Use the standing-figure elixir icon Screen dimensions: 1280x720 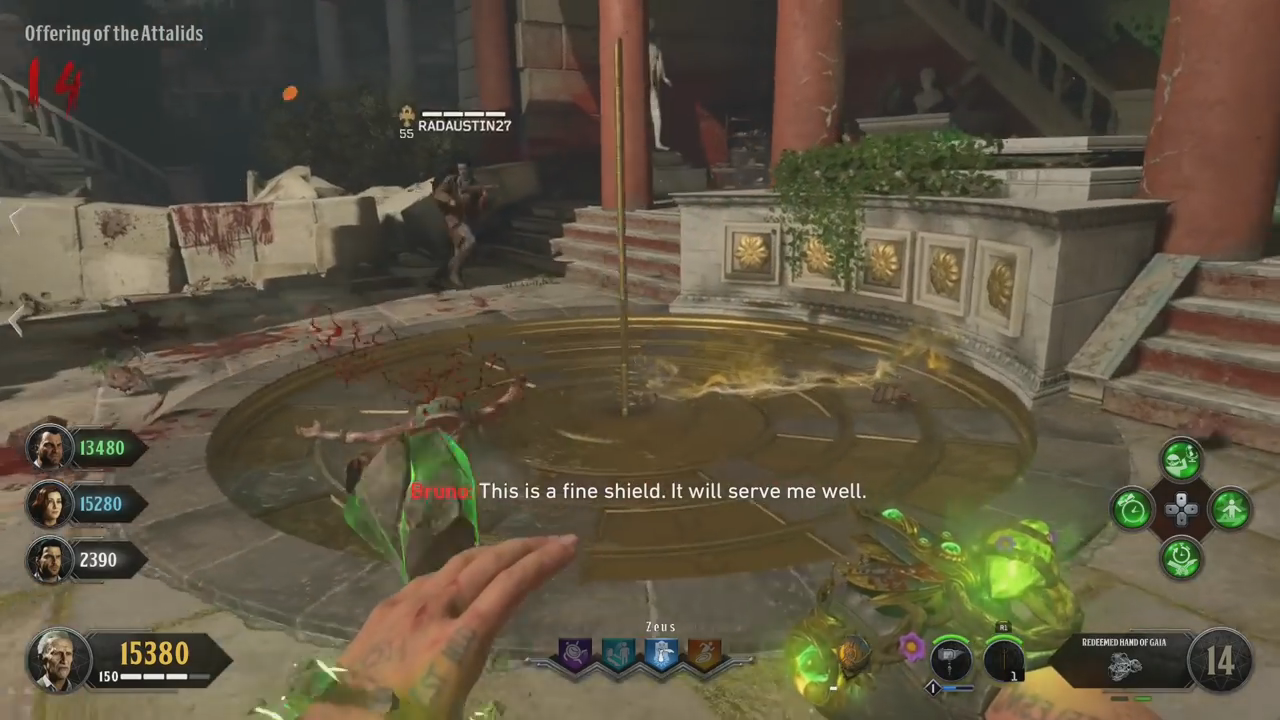click(x=1230, y=509)
